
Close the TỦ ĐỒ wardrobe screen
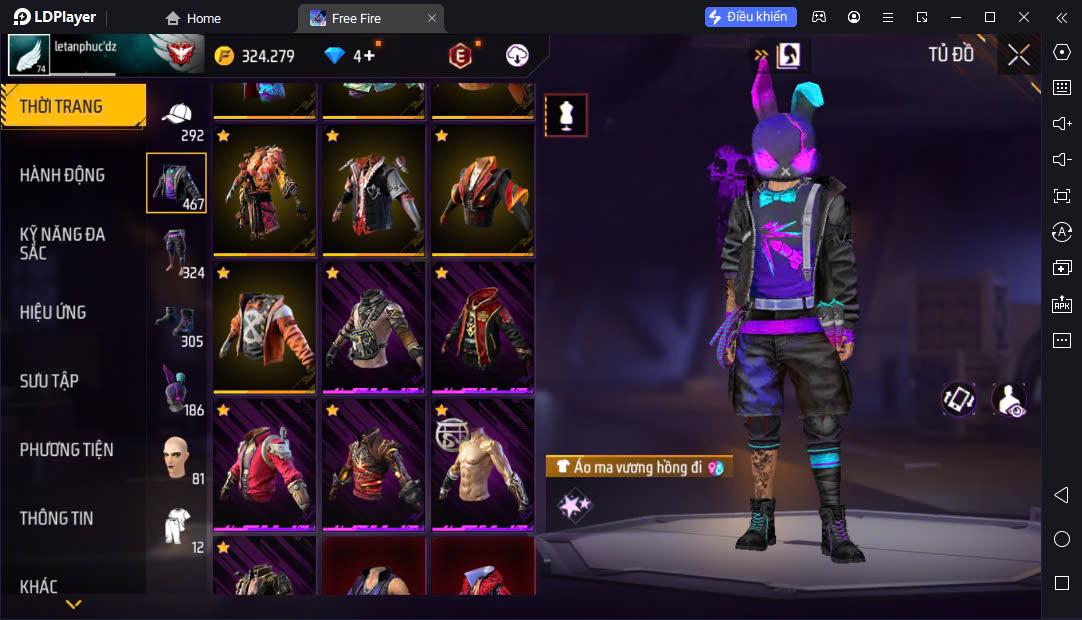tap(1018, 55)
